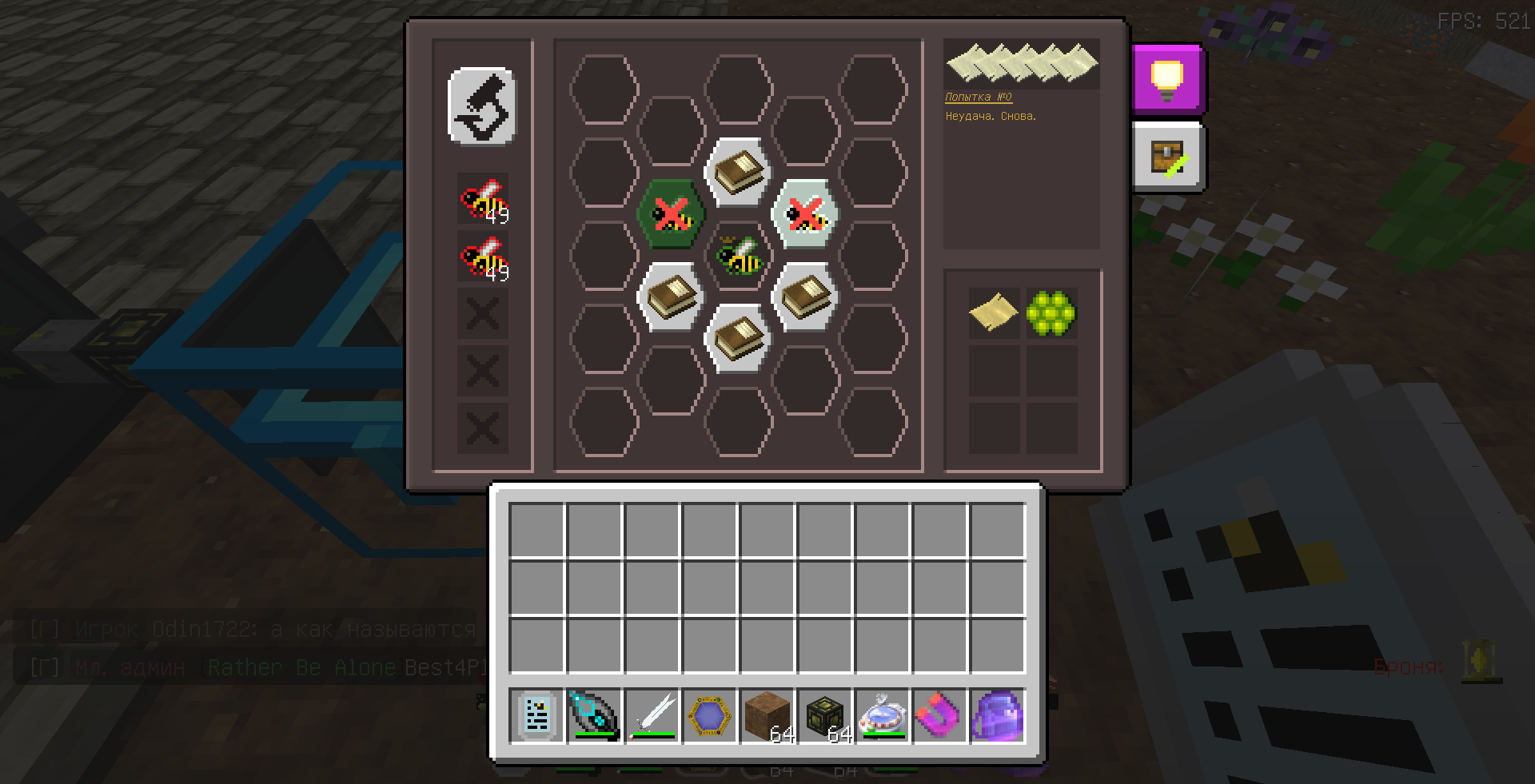Viewport: 1535px width, 784px height.
Task: Select the crossed-out bee on the dark green hexagon
Action: [671, 214]
